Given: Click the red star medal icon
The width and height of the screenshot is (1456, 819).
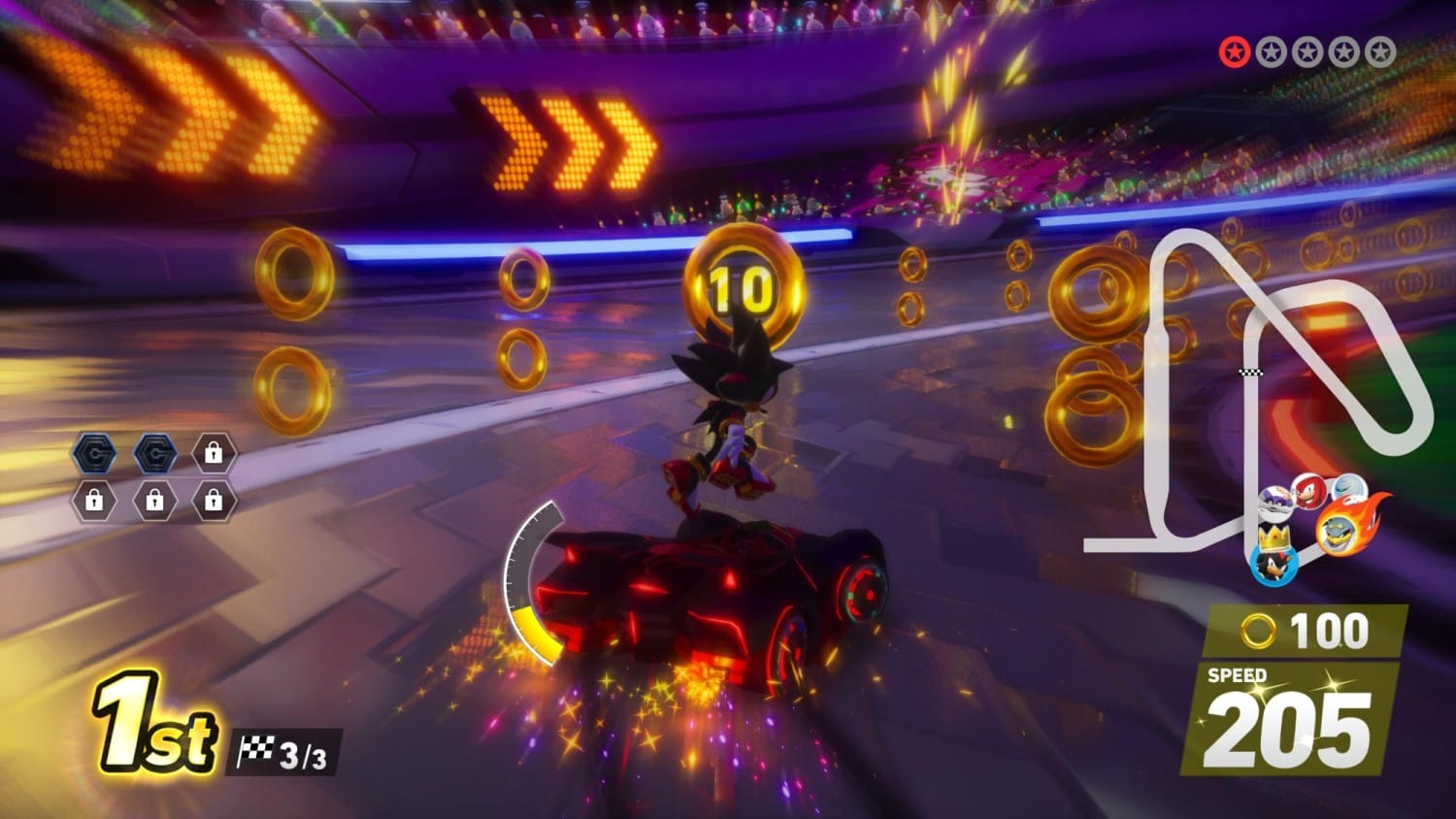Looking at the screenshot, I should (x=1235, y=51).
